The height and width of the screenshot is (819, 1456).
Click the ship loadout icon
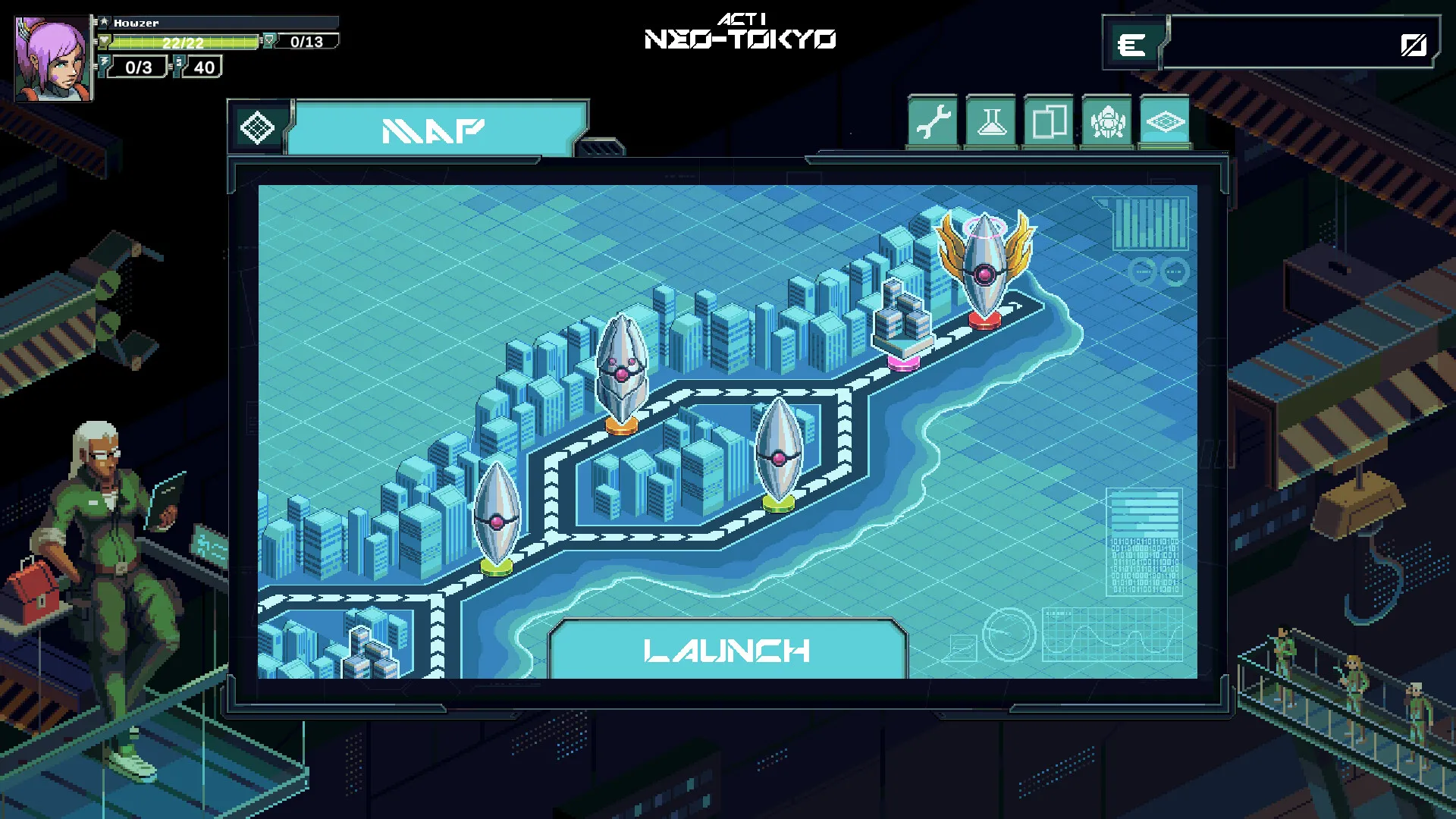[x=1106, y=122]
